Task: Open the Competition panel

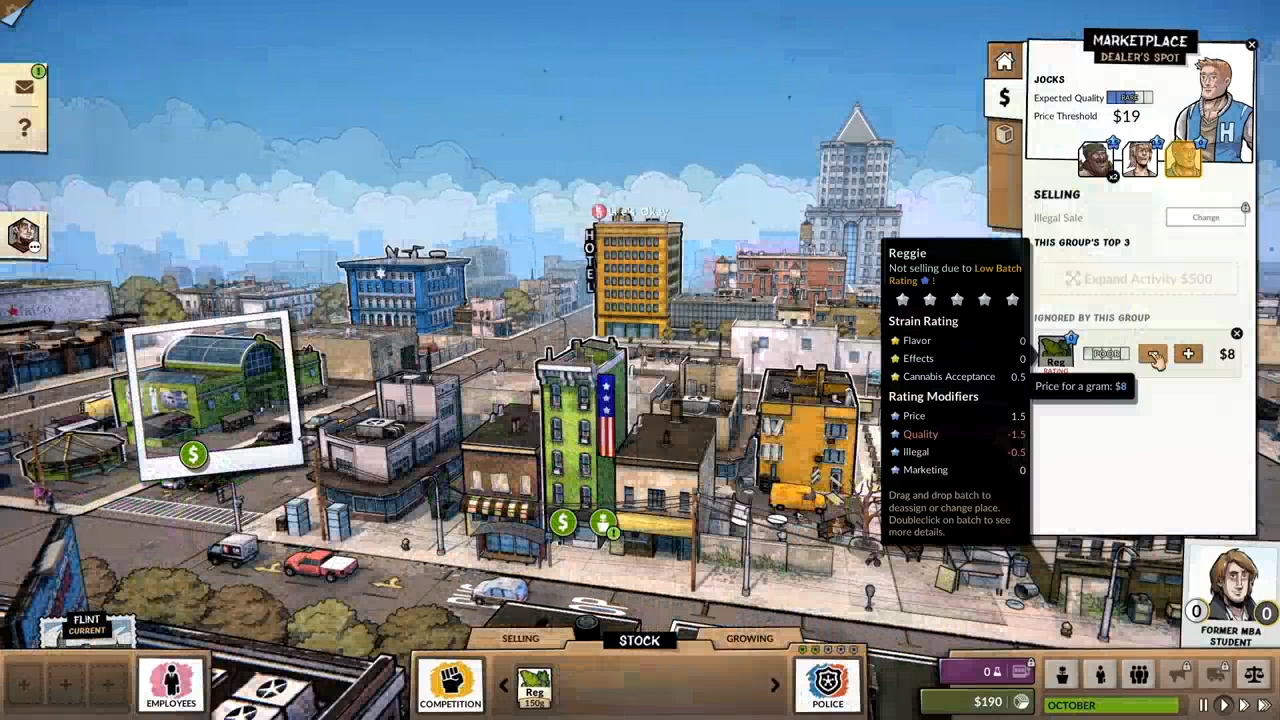Action: point(450,683)
